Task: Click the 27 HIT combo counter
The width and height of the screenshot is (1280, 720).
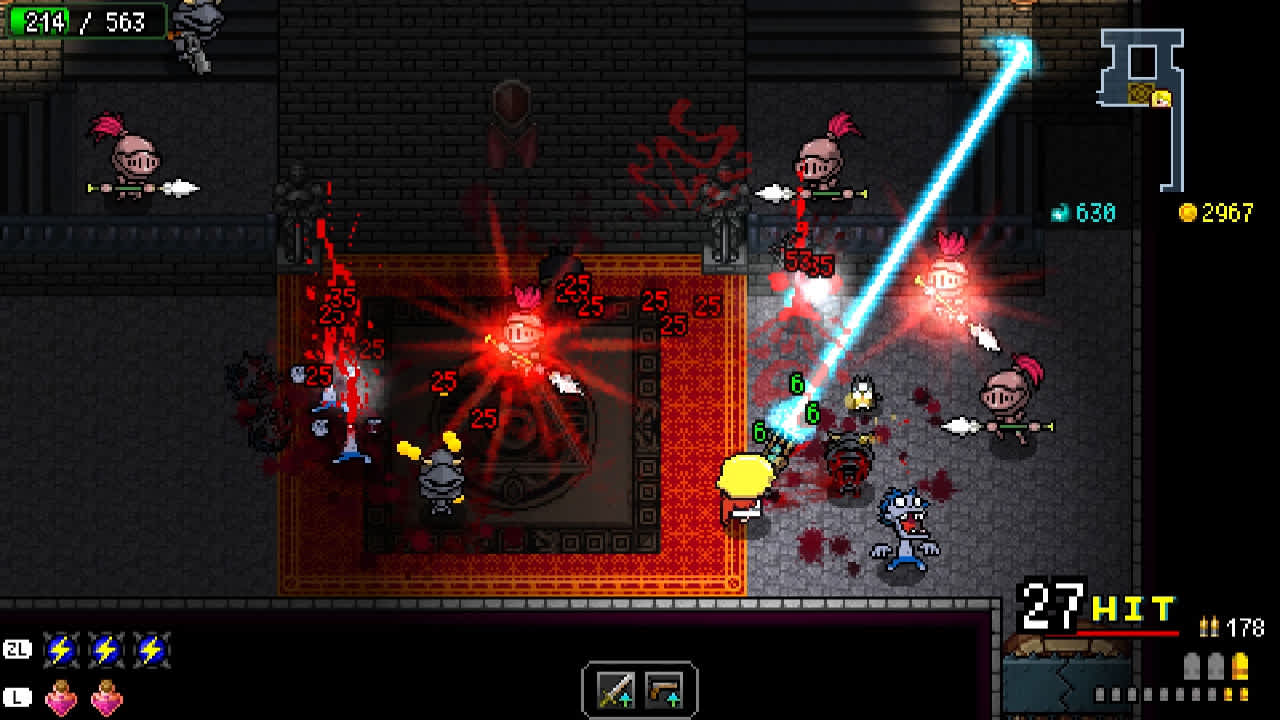Action: [1090, 611]
